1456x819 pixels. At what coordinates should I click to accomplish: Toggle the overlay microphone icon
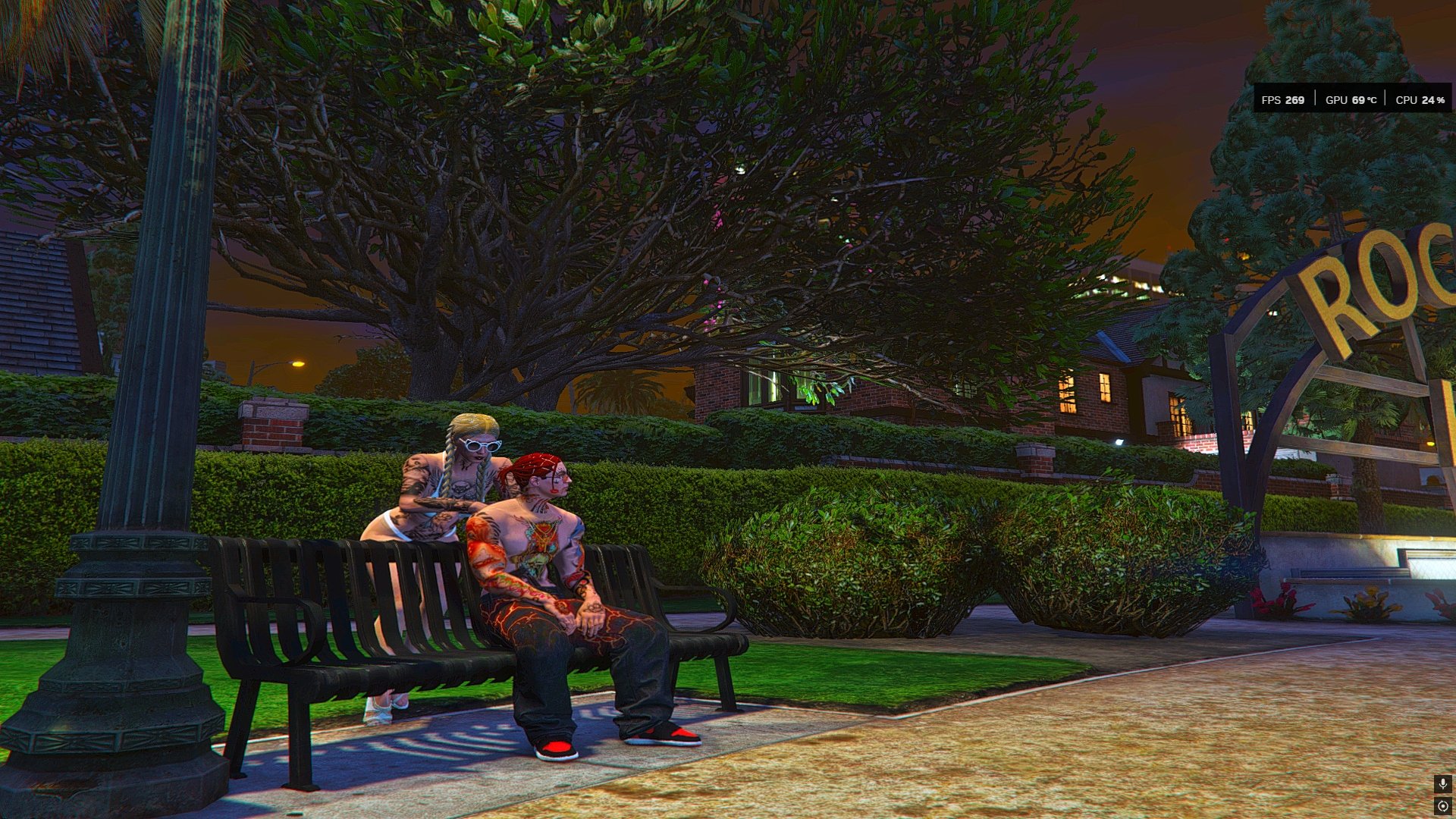click(1442, 783)
